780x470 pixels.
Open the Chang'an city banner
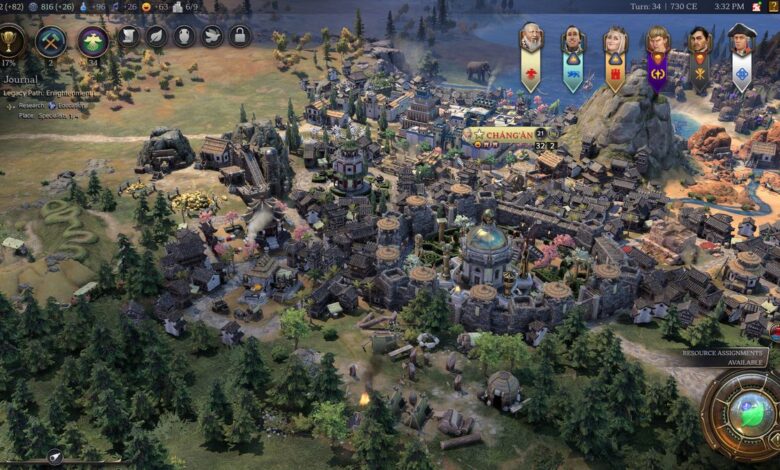pos(498,133)
